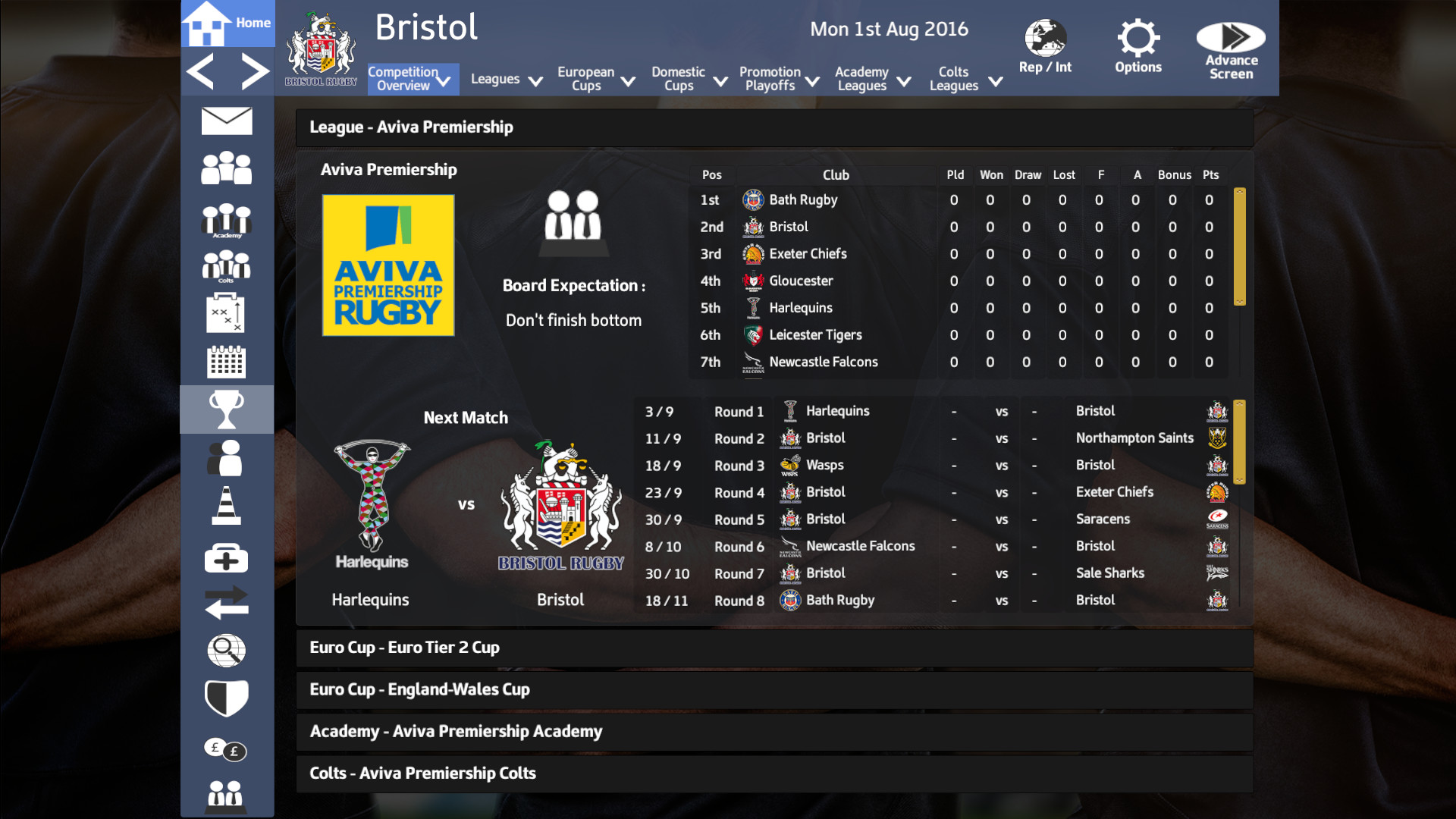The image size is (1456, 819).
Task: Switch to the Competition Overview tab
Action: click(x=412, y=78)
